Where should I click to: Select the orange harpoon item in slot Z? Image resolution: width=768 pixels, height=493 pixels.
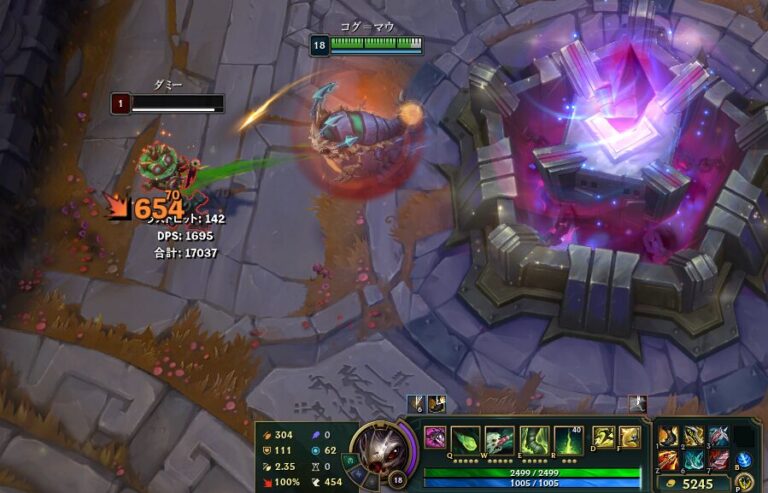pos(667,459)
